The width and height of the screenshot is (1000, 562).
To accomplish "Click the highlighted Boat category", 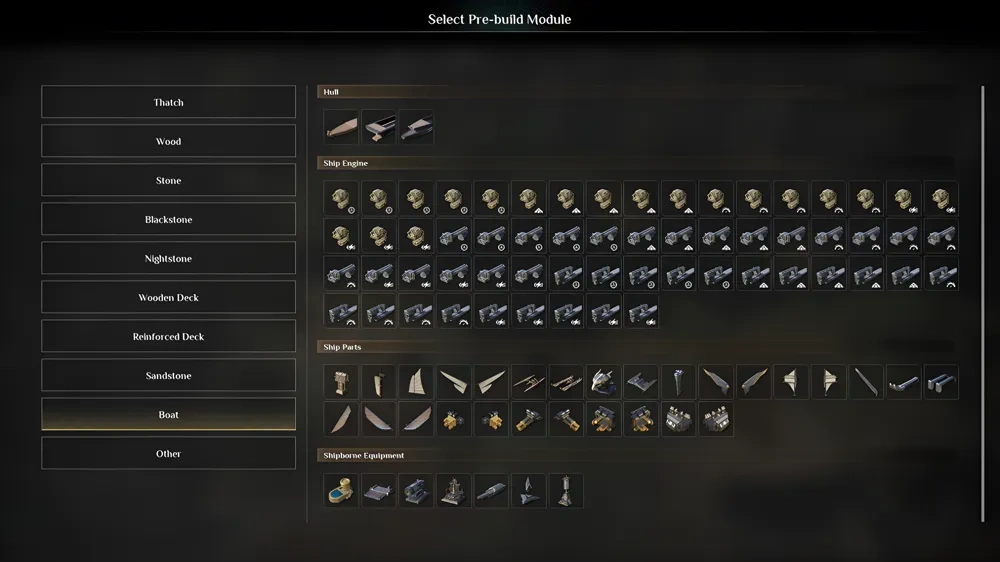I will [168, 414].
